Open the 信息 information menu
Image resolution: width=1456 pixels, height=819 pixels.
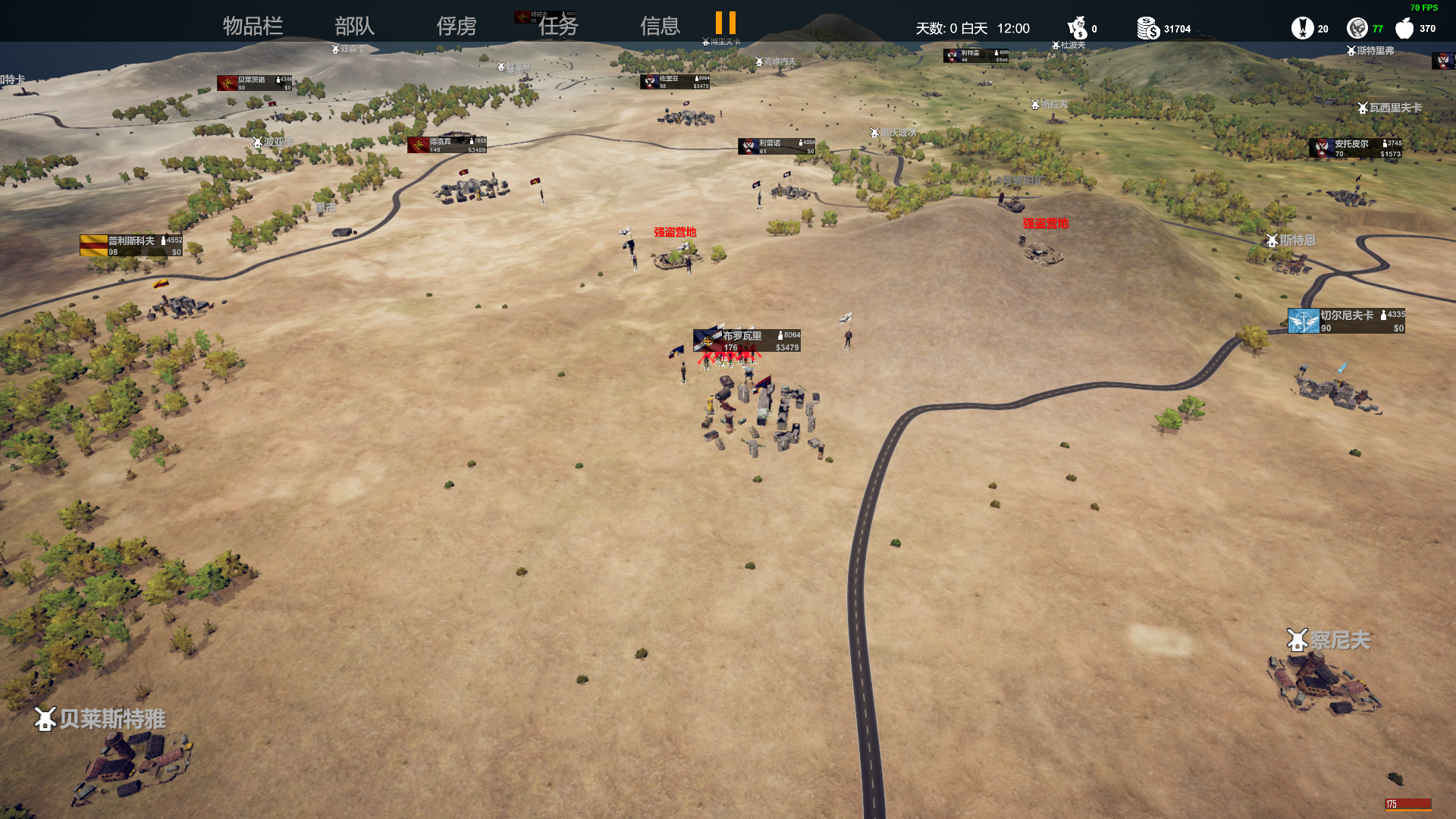(660, 27)
